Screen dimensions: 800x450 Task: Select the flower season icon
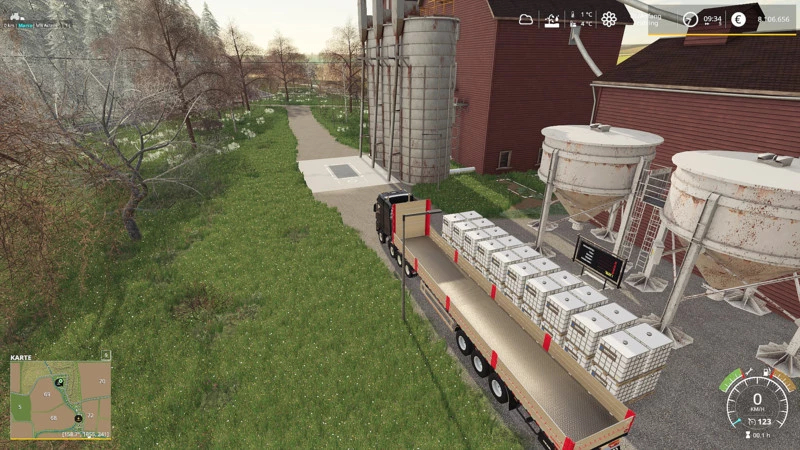(x=609, y=19)
